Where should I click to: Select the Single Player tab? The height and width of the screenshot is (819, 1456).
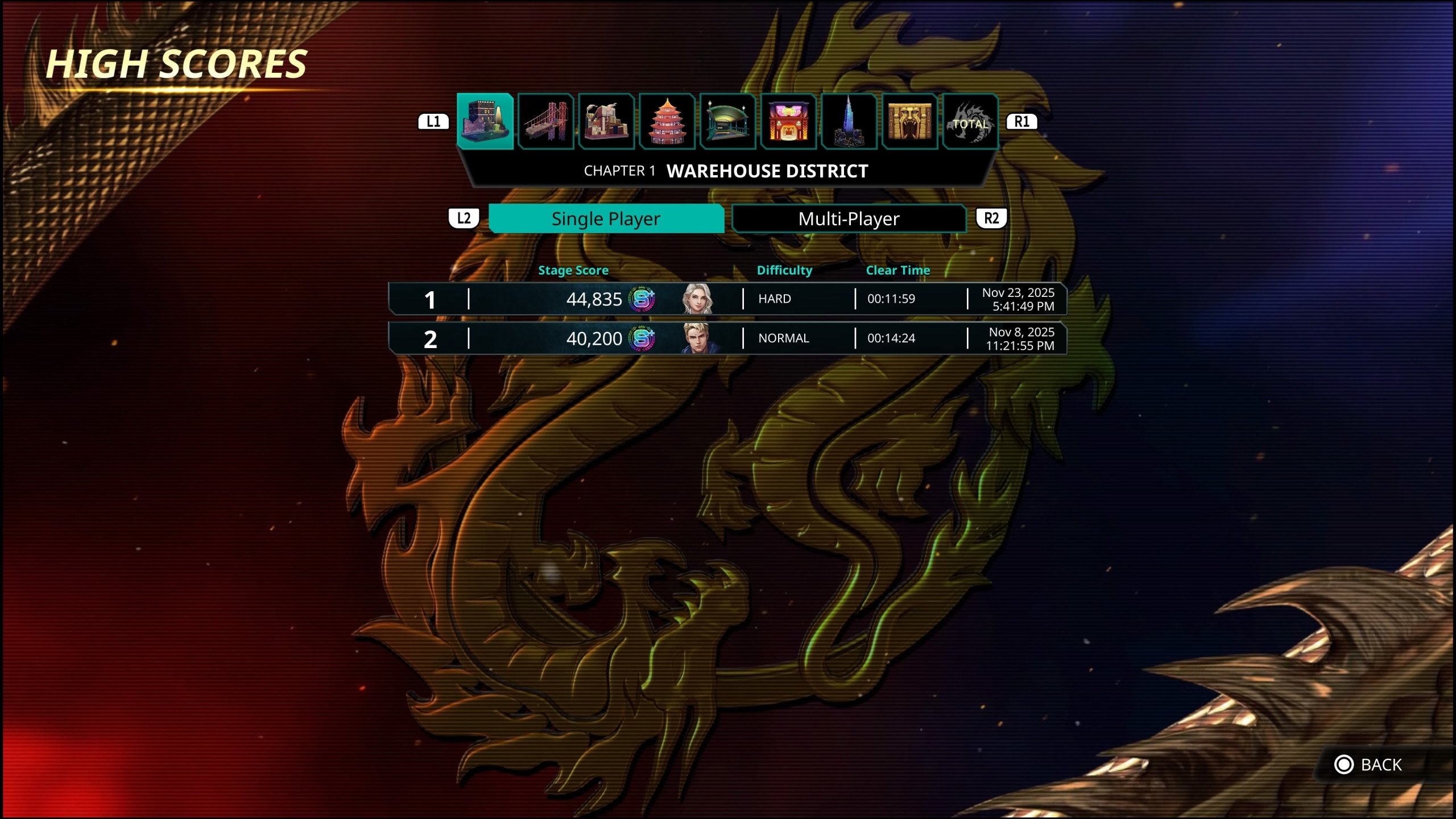(606, 219)
